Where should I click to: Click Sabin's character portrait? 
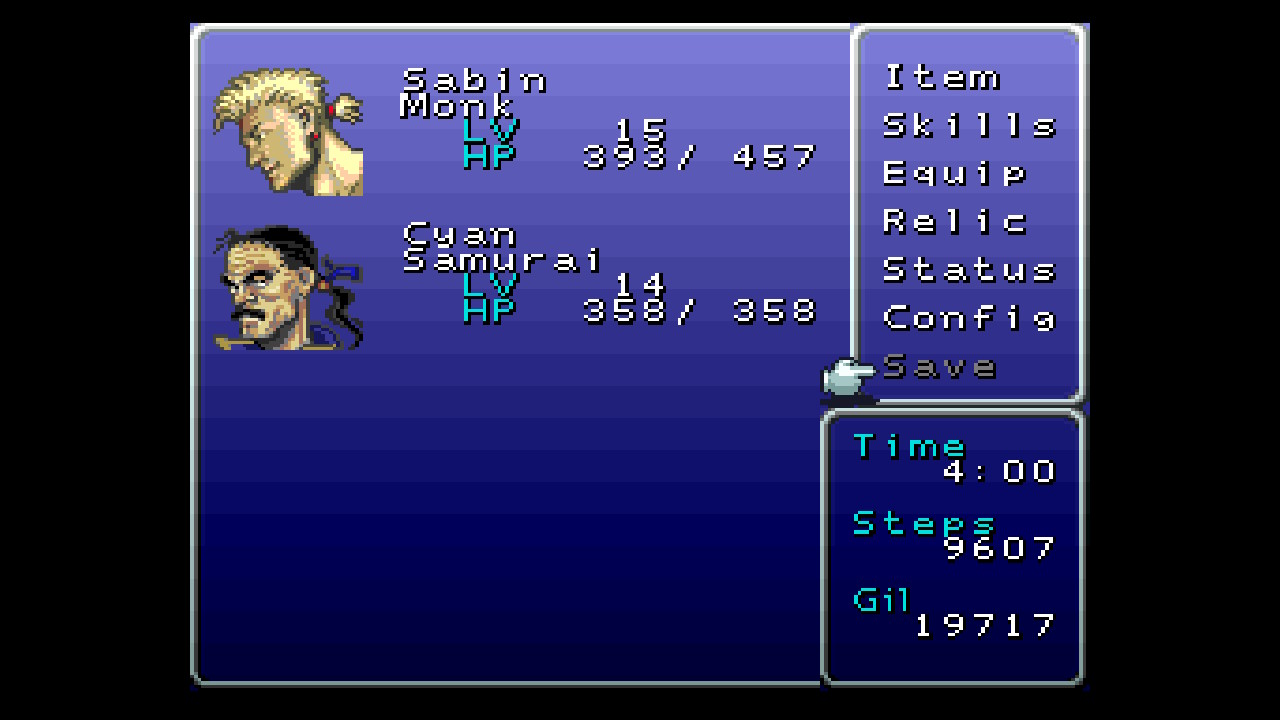click(x=288, y=131)
